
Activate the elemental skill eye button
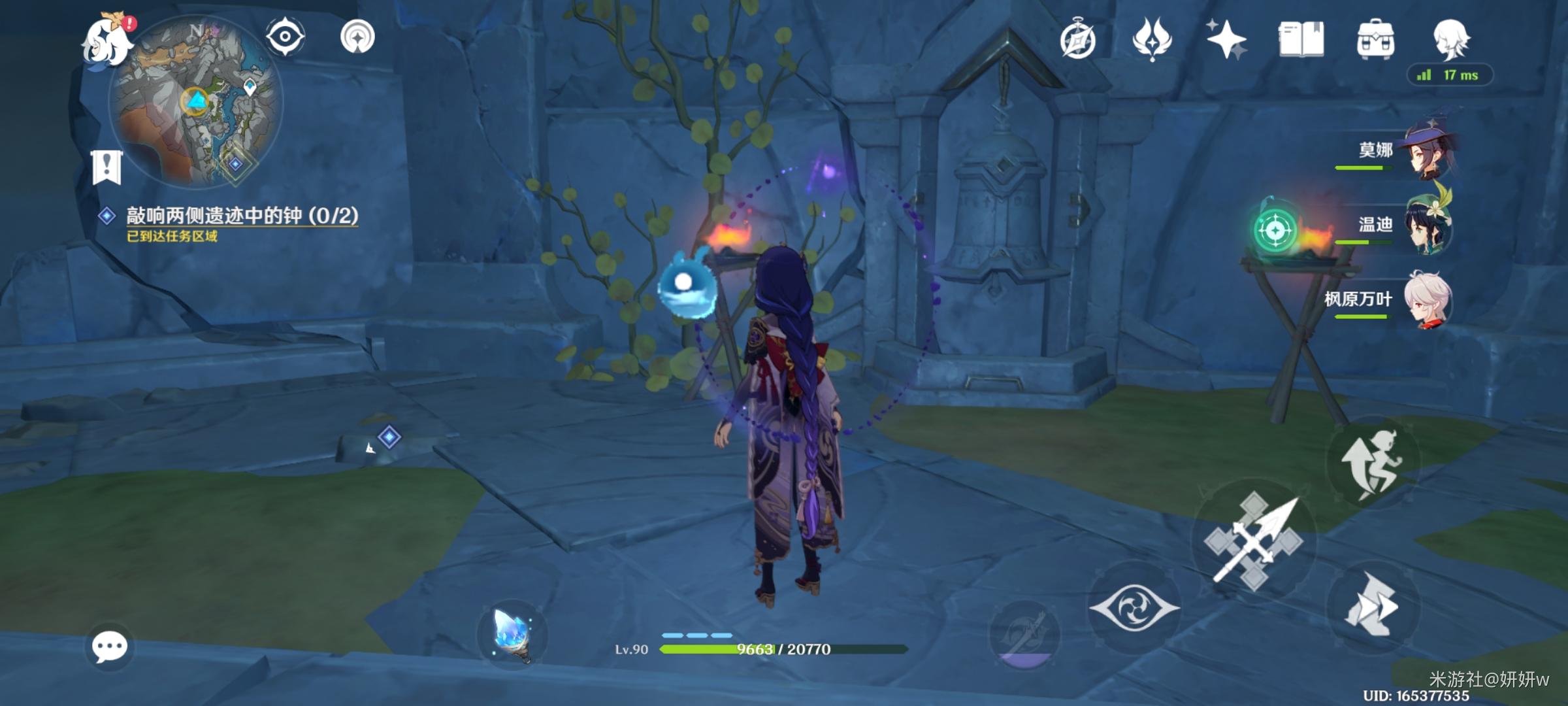1134,607
